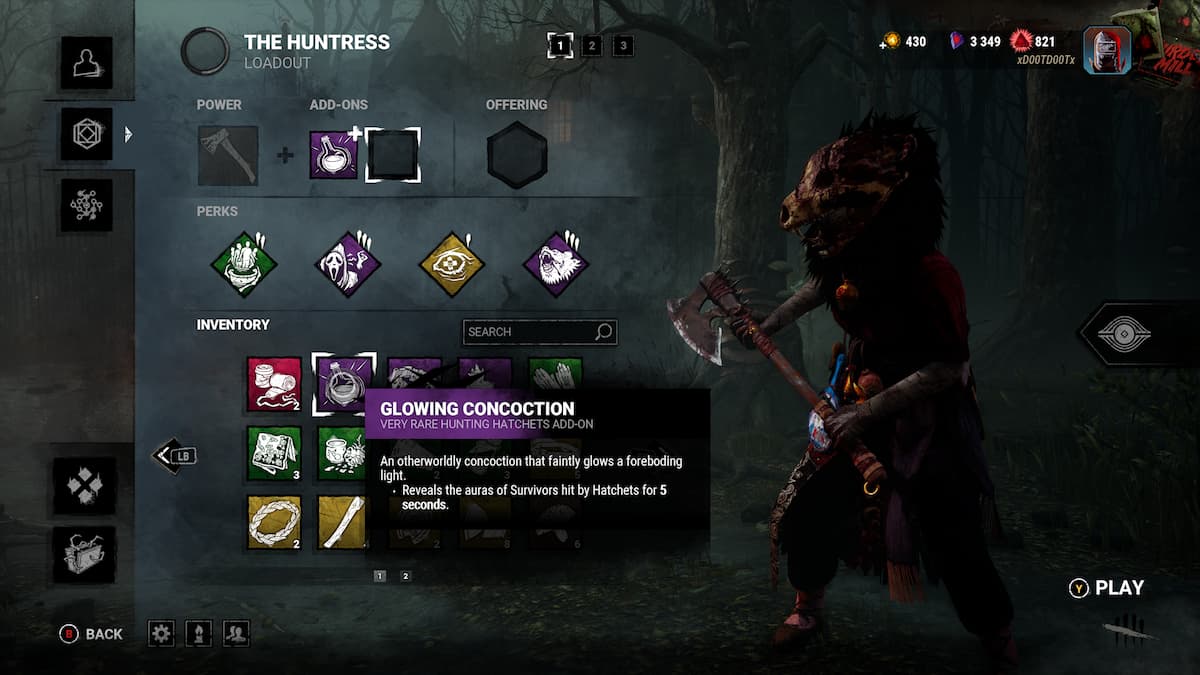Select loadout preset 3
The height and width of the screenshot is (675, 1200).
pyautogui.click(x=623, y=45)
